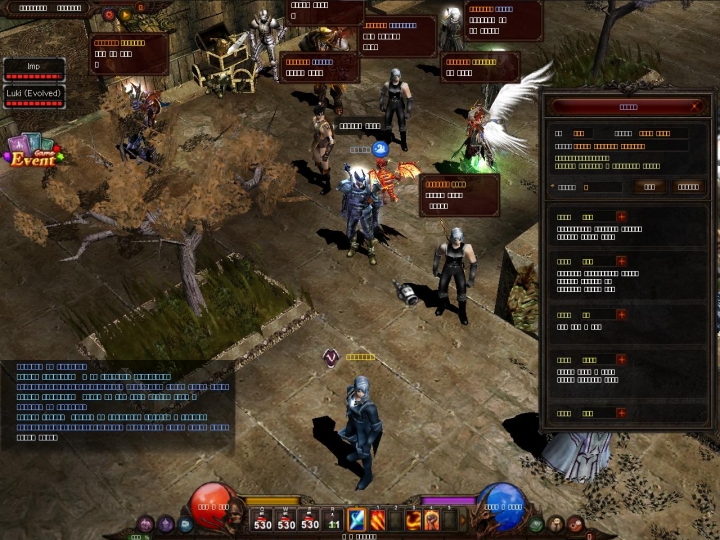Viewport: 720px width, 540px height.
Task: Click the orange gear icon in top bar
Action: pyautogui.click(x=109, y=15)
